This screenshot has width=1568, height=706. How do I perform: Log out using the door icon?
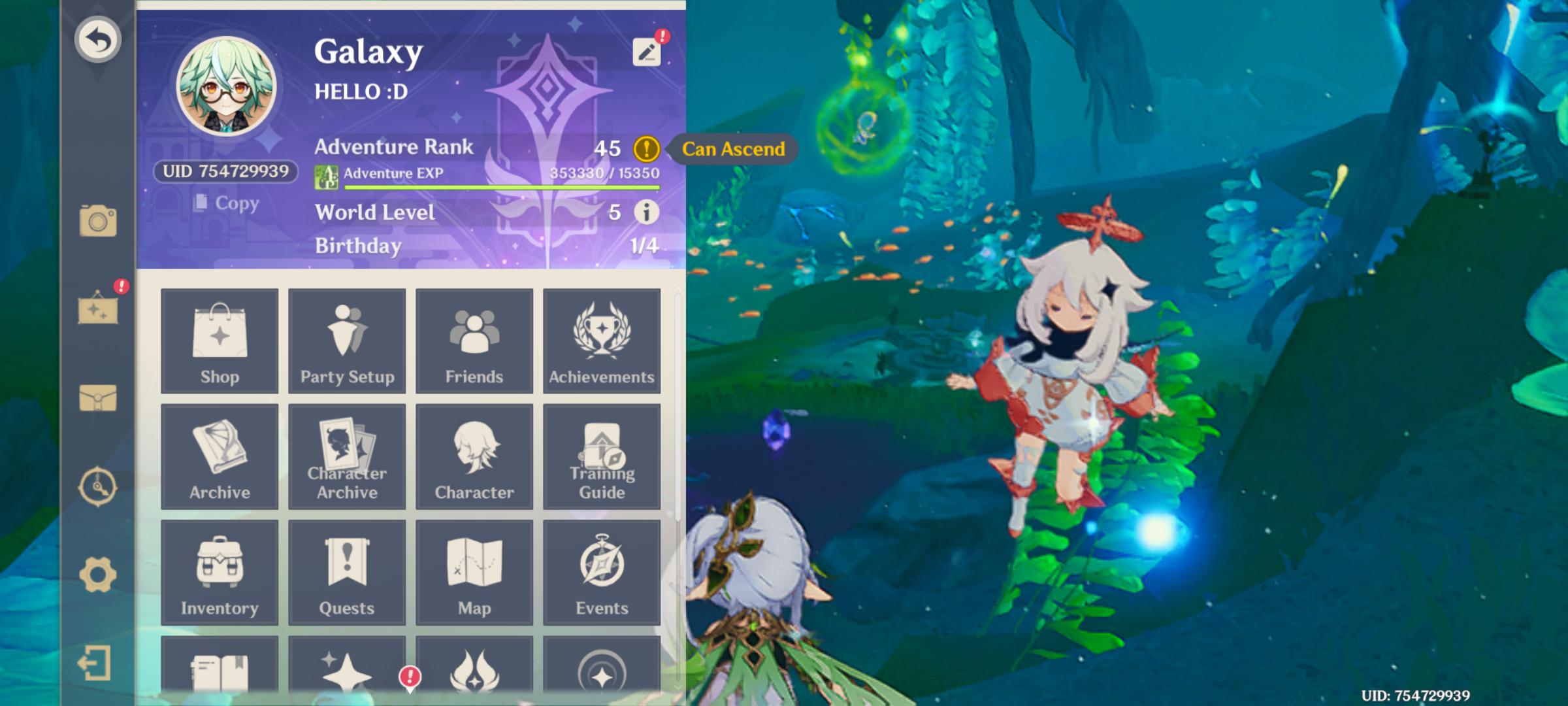98,664
